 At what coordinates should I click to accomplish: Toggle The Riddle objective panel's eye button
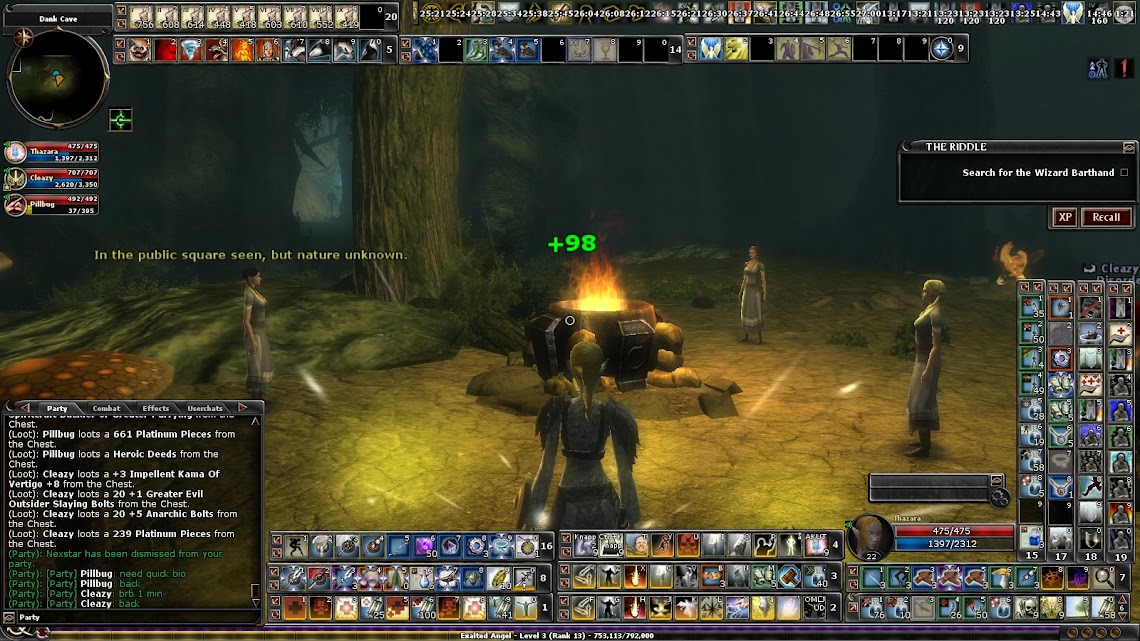click(1129, 147)
